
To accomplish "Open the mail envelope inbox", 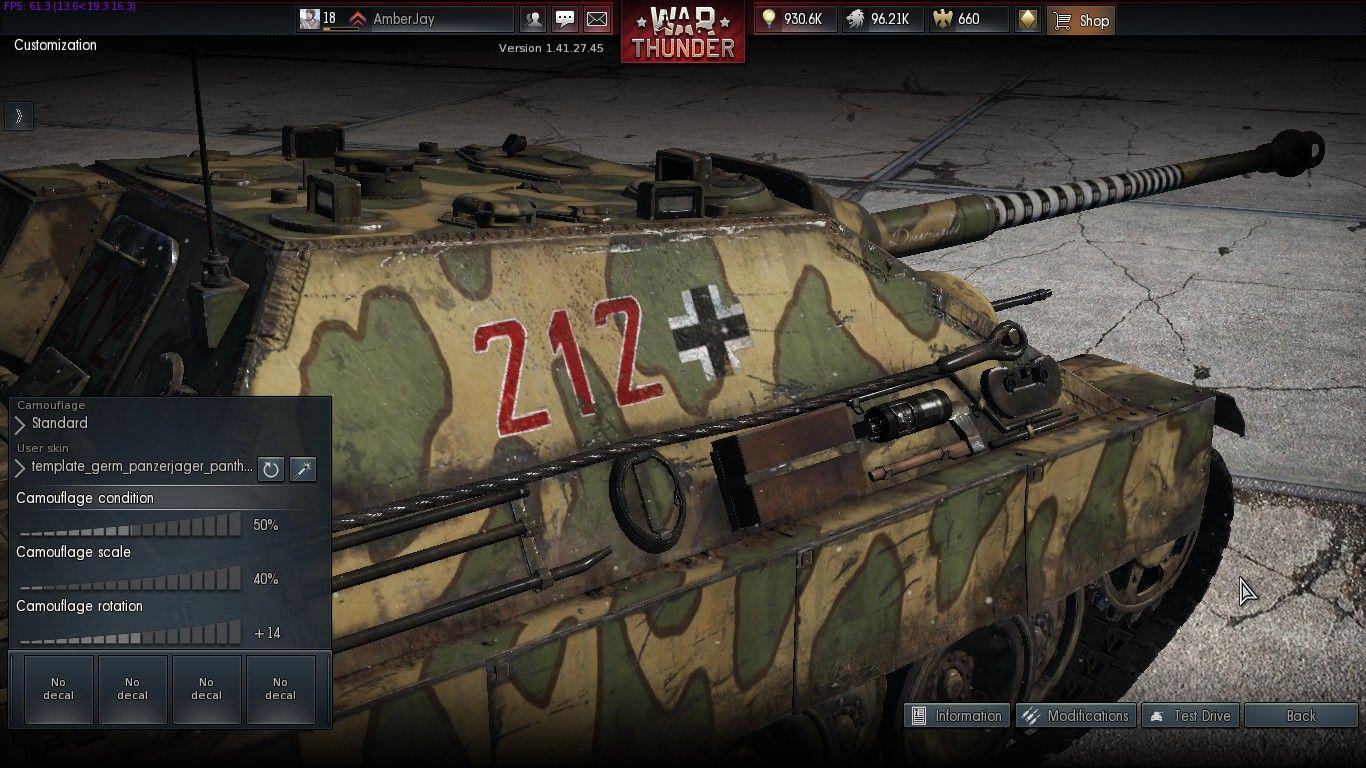I will [596, 19].
